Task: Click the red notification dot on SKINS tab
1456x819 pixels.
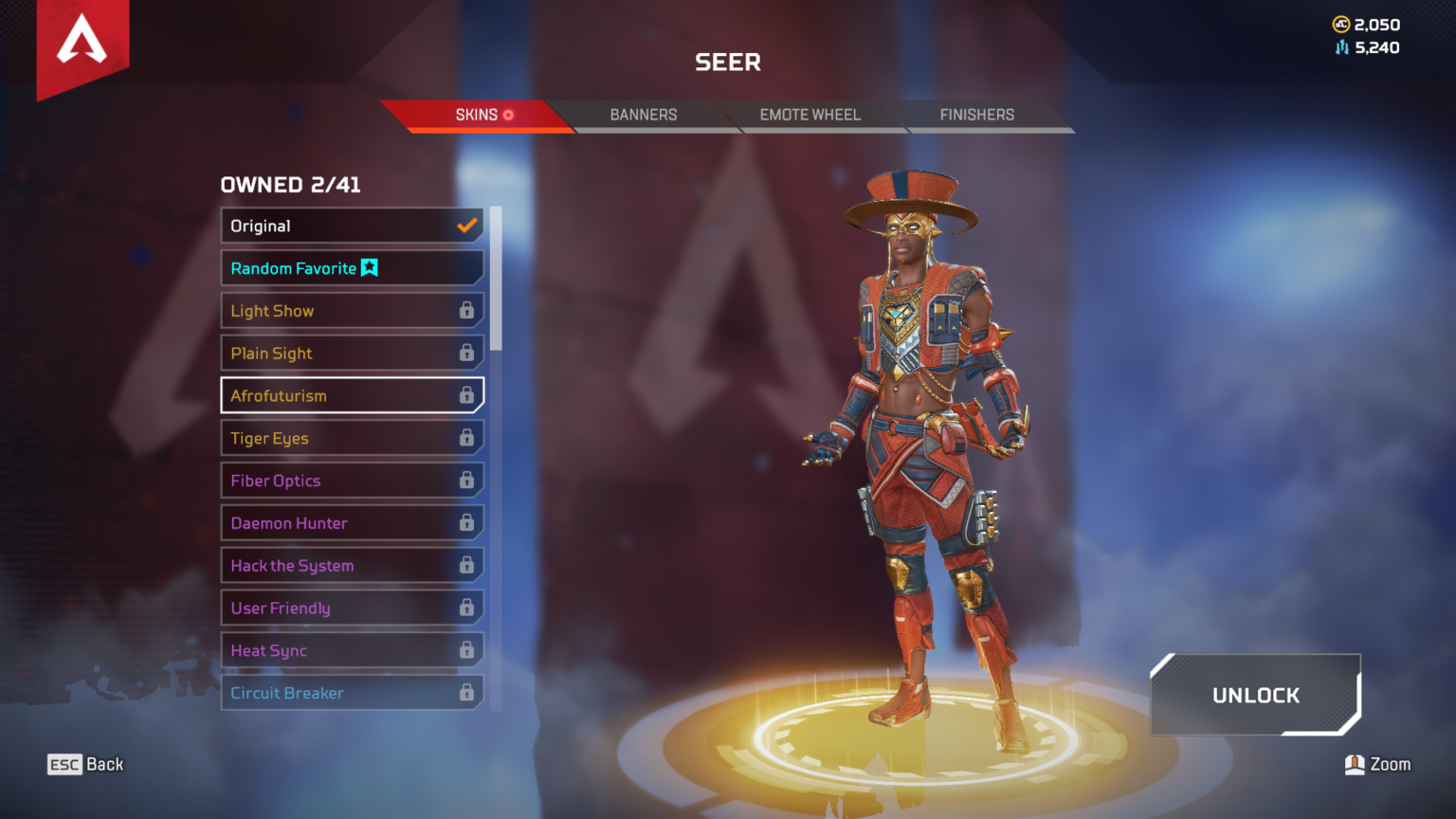Action: (508, 114)
